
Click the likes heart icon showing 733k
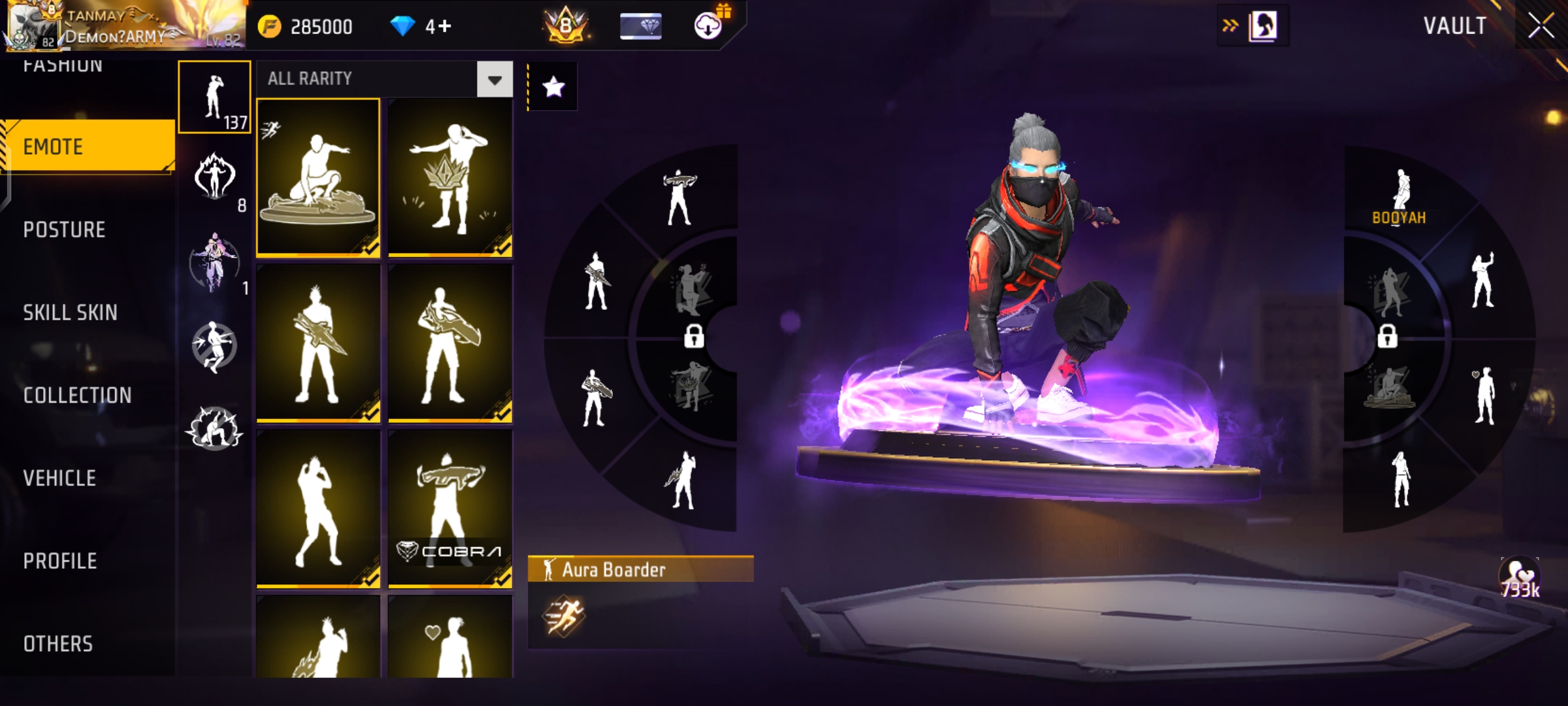point(1520,579)
